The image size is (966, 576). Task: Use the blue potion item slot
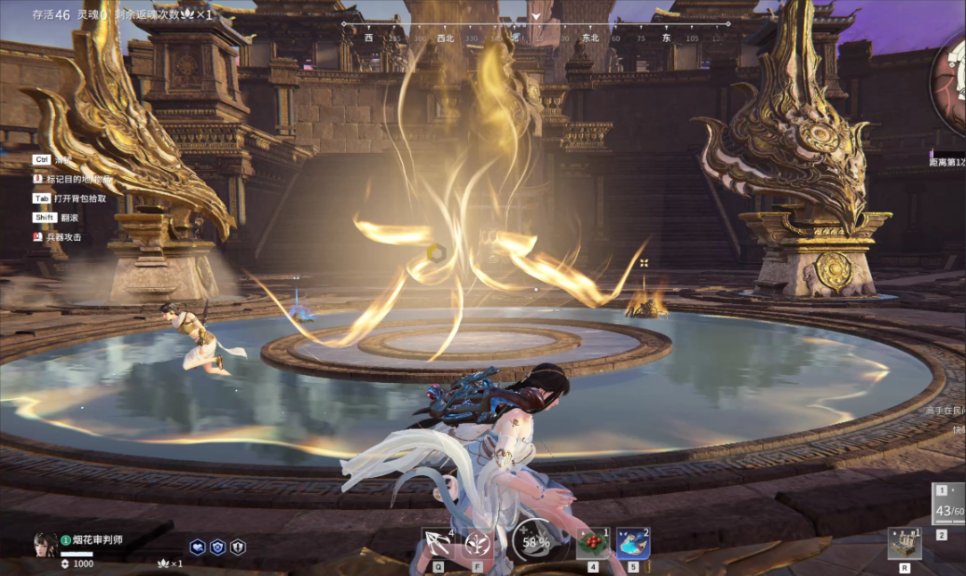click(x=633, y=544)
